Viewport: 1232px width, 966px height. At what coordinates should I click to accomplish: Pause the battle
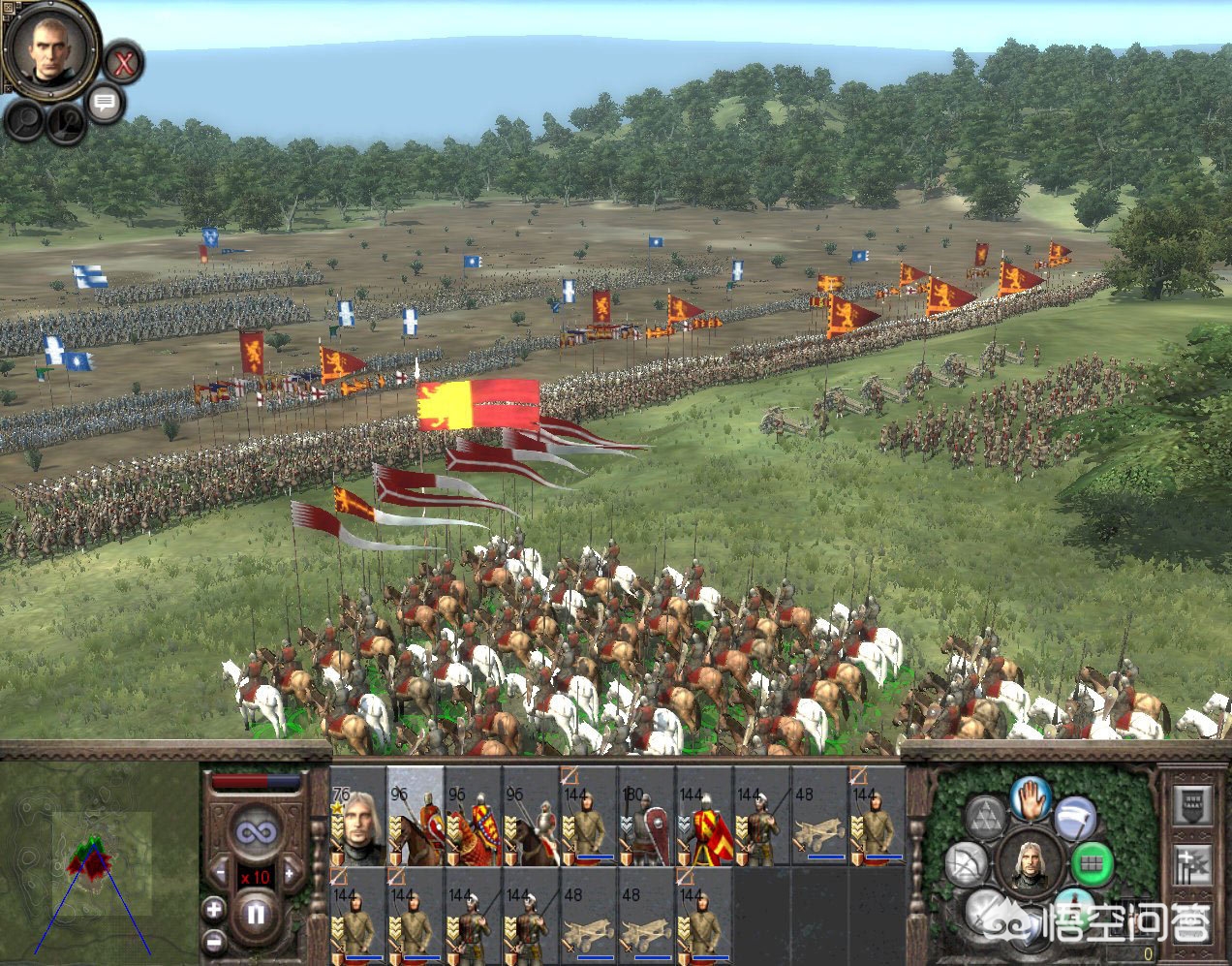[x=256, y=914]
